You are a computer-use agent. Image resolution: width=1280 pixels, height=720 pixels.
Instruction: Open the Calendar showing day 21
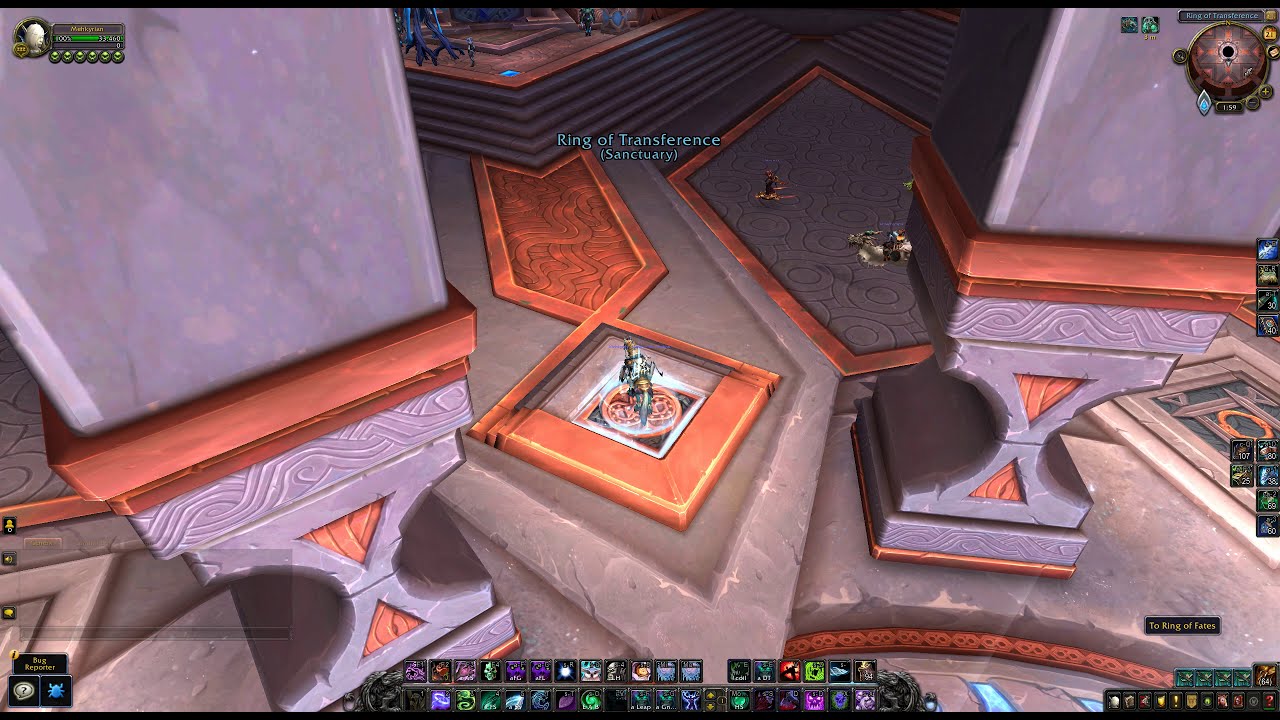coord(1270,33)
